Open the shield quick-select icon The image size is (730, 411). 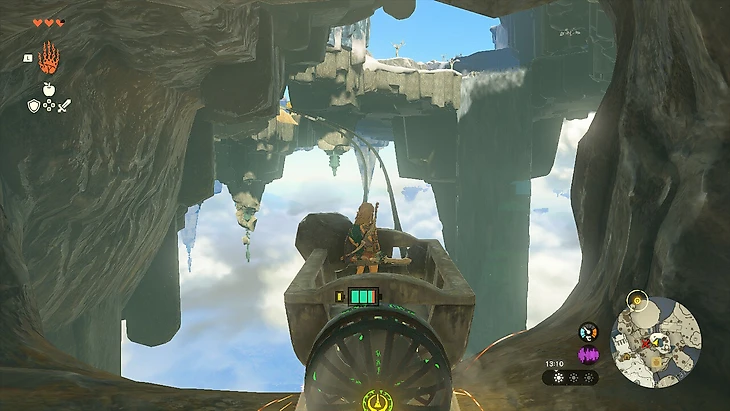33,104
